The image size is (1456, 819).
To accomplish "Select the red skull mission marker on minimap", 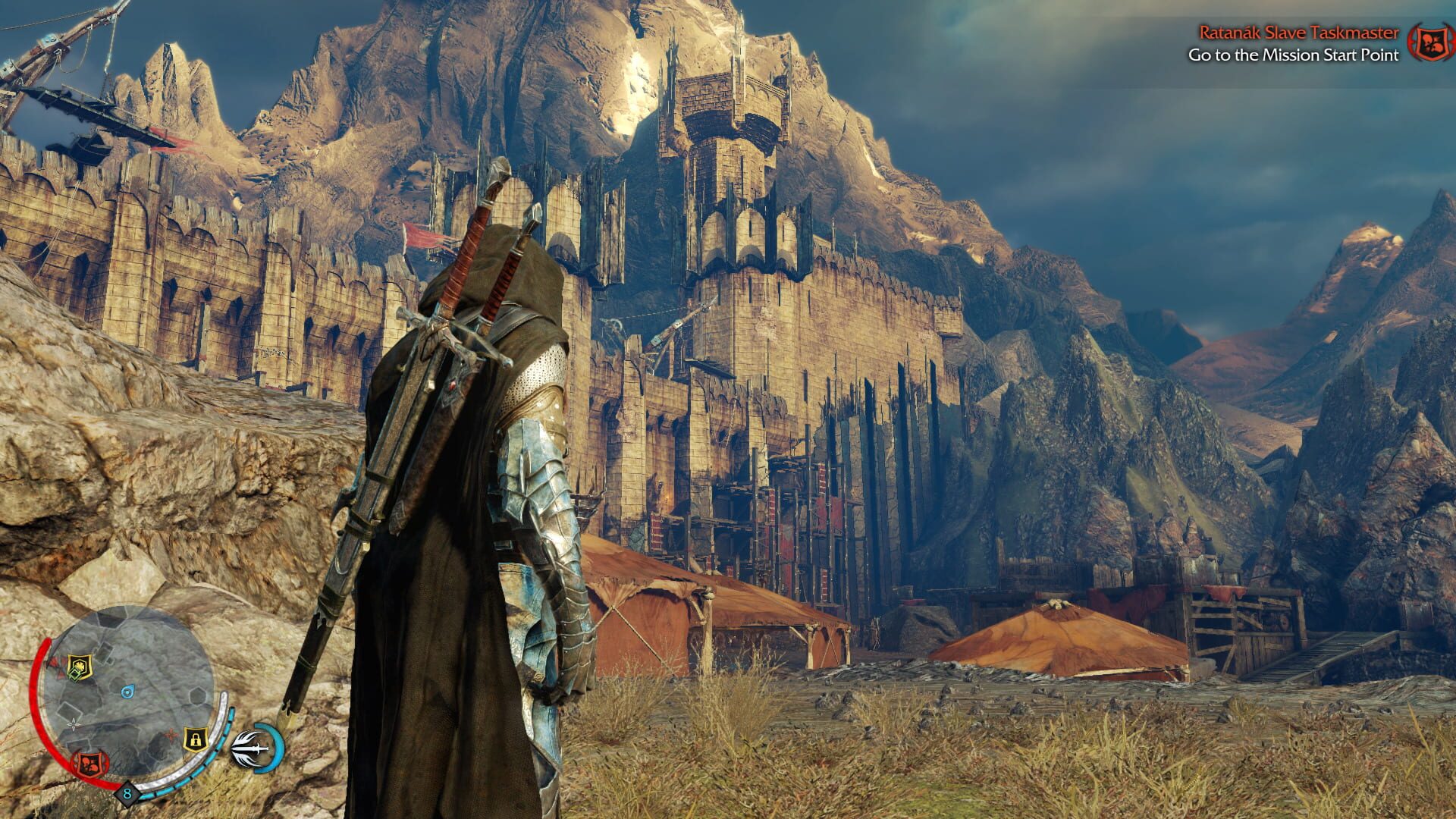I will coord(90,764).
